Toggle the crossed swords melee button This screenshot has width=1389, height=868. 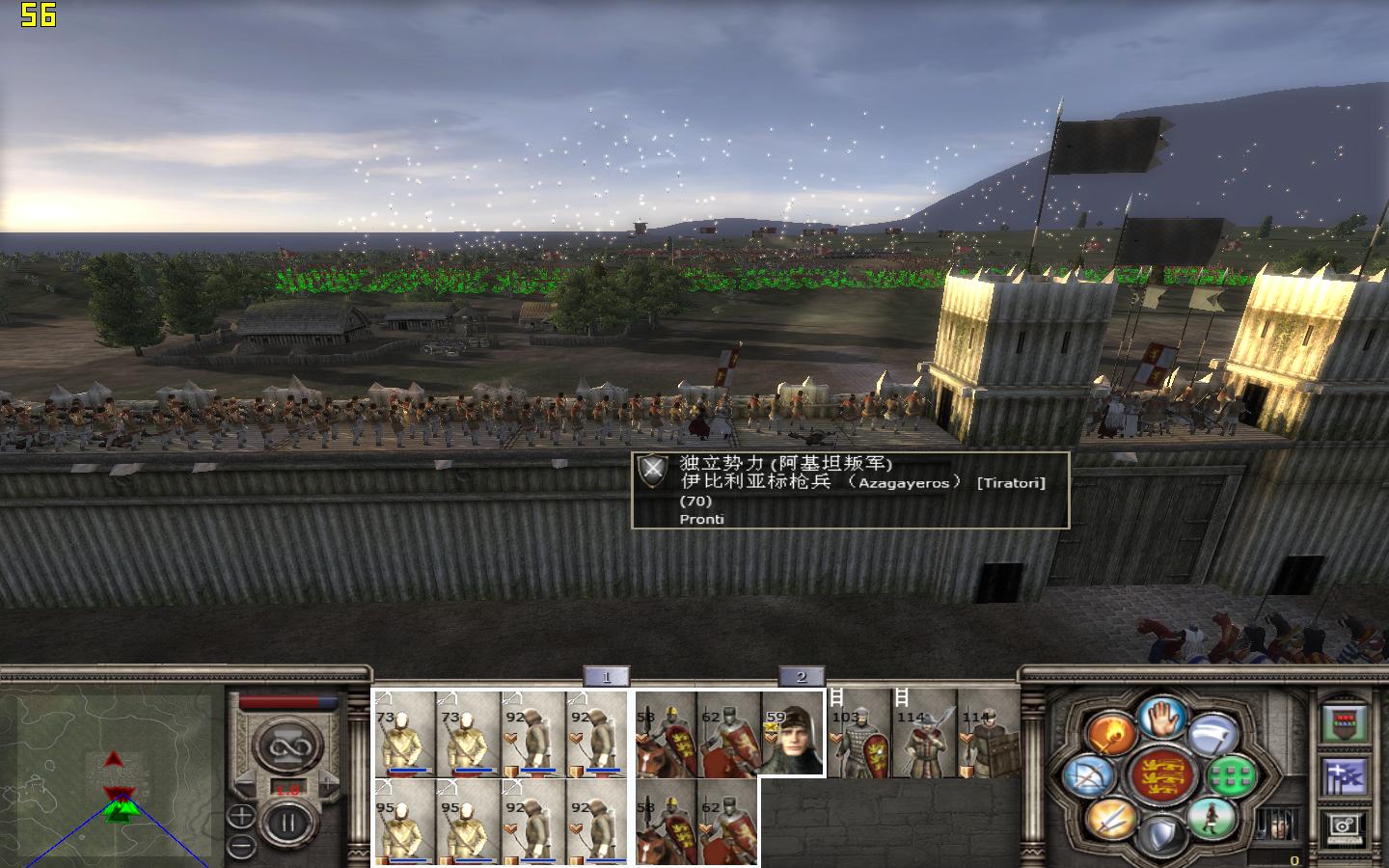1111,818
